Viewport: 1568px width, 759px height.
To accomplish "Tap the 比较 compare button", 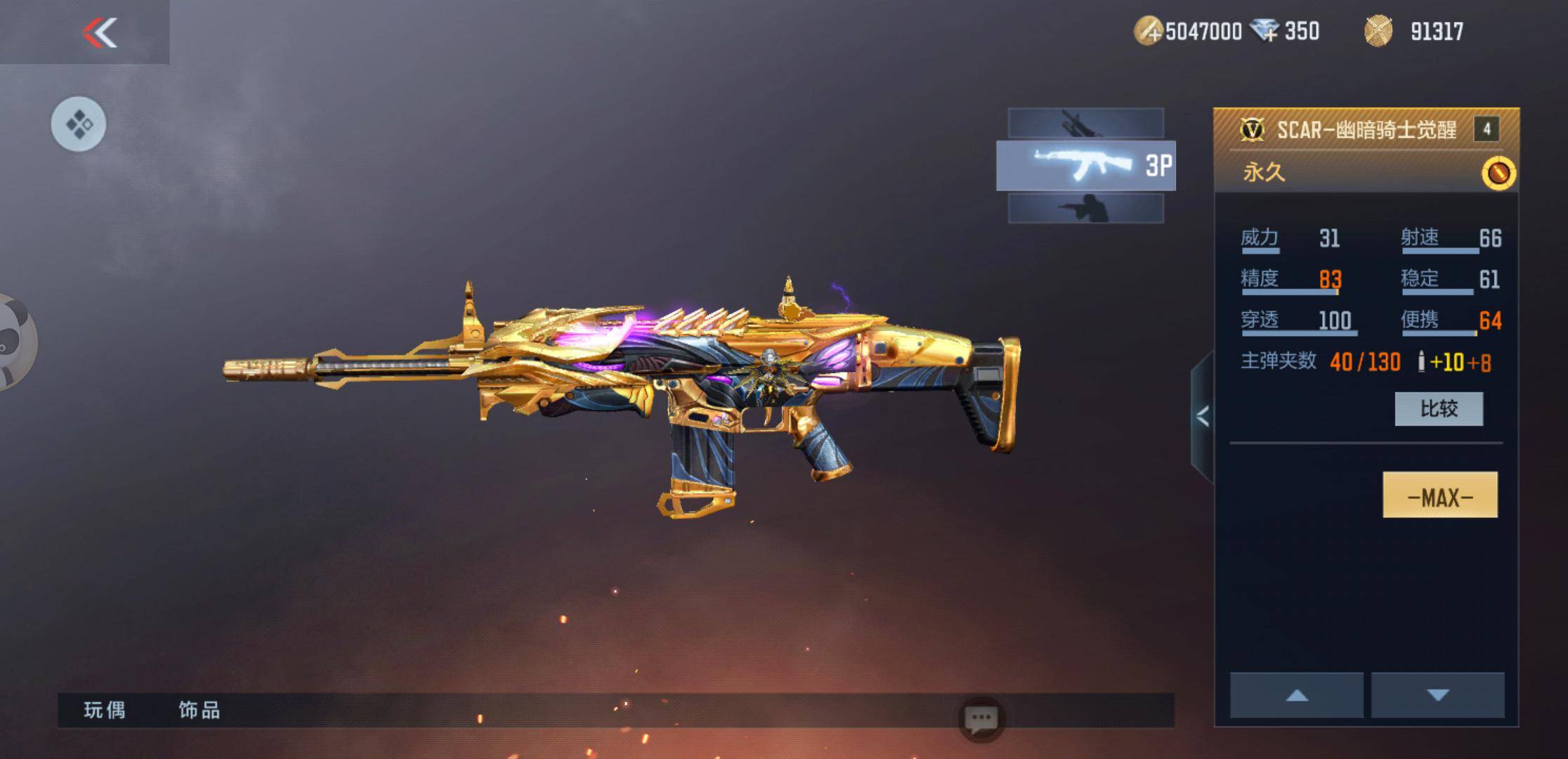I will point(1439,409).
